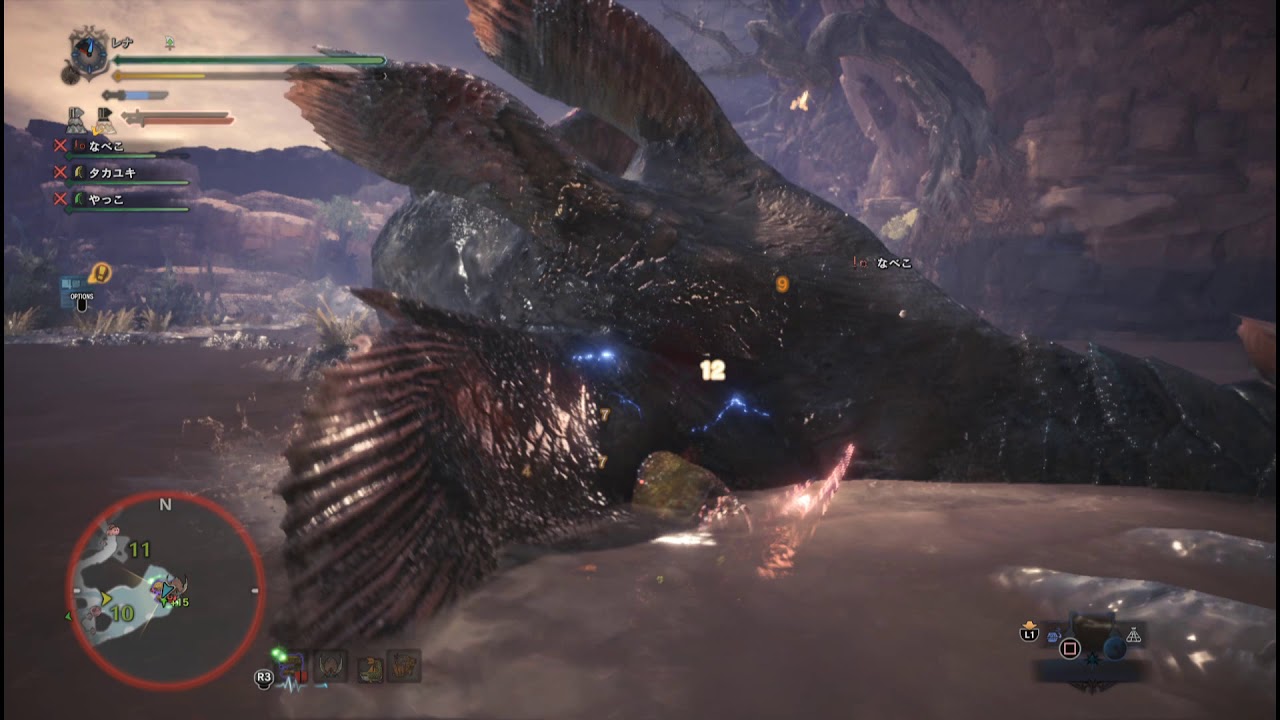
Task: Click the area 11 marker on minimap
Action: 139,550
